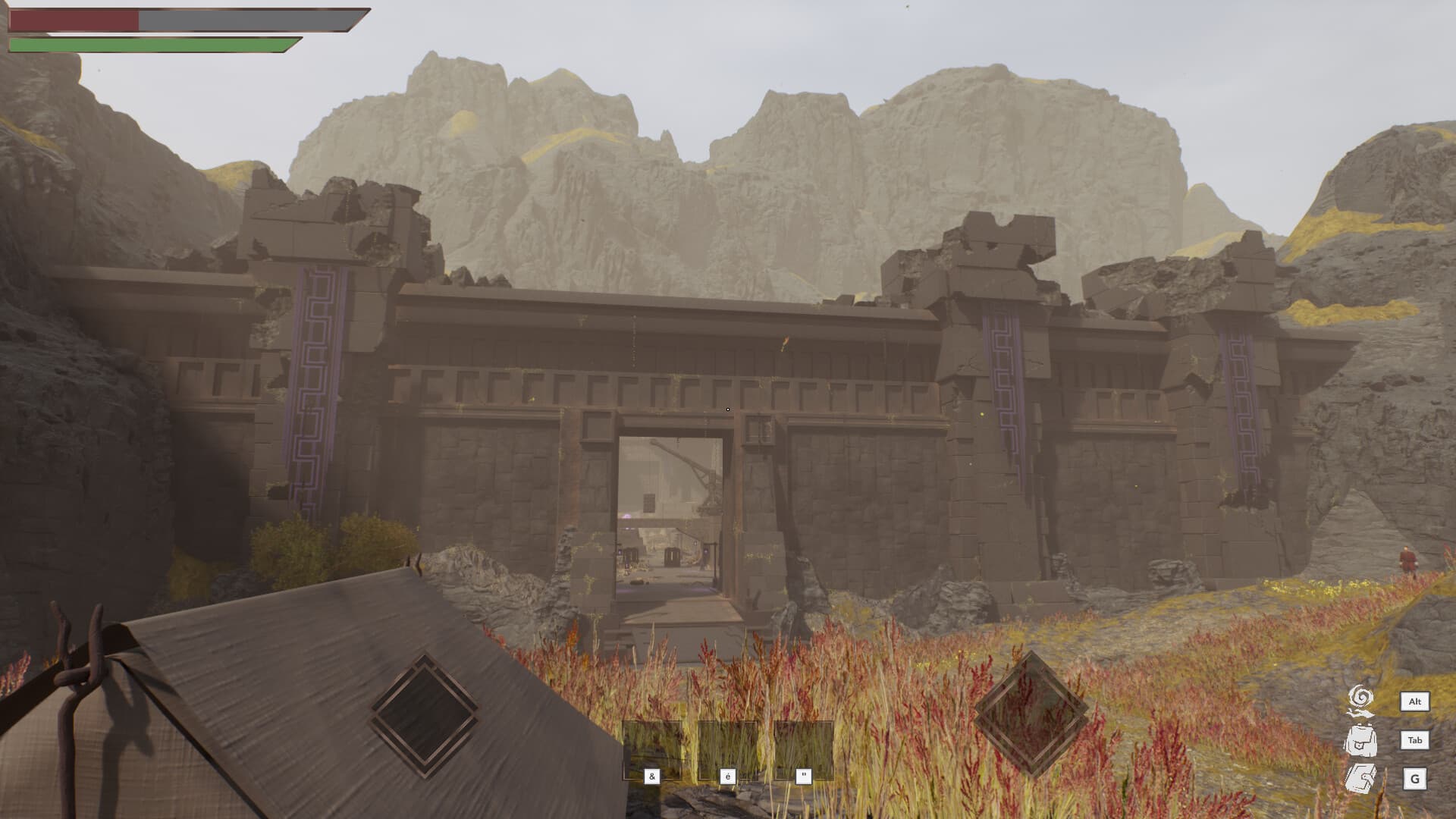Click the crosshair at screen center
This screenshot has width=1456, height=819.
(728, 409)
